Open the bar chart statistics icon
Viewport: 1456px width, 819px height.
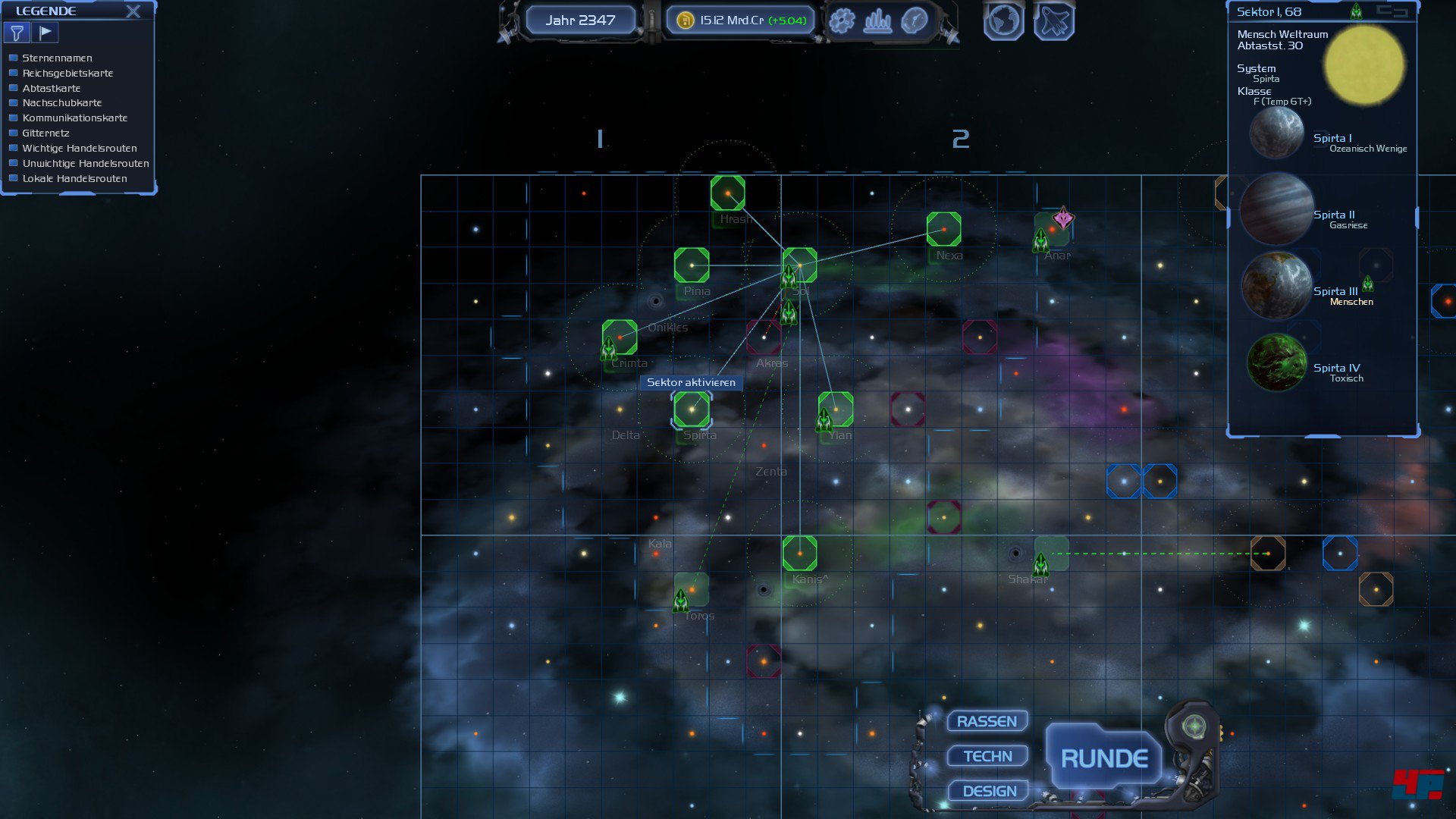[878, 20]
